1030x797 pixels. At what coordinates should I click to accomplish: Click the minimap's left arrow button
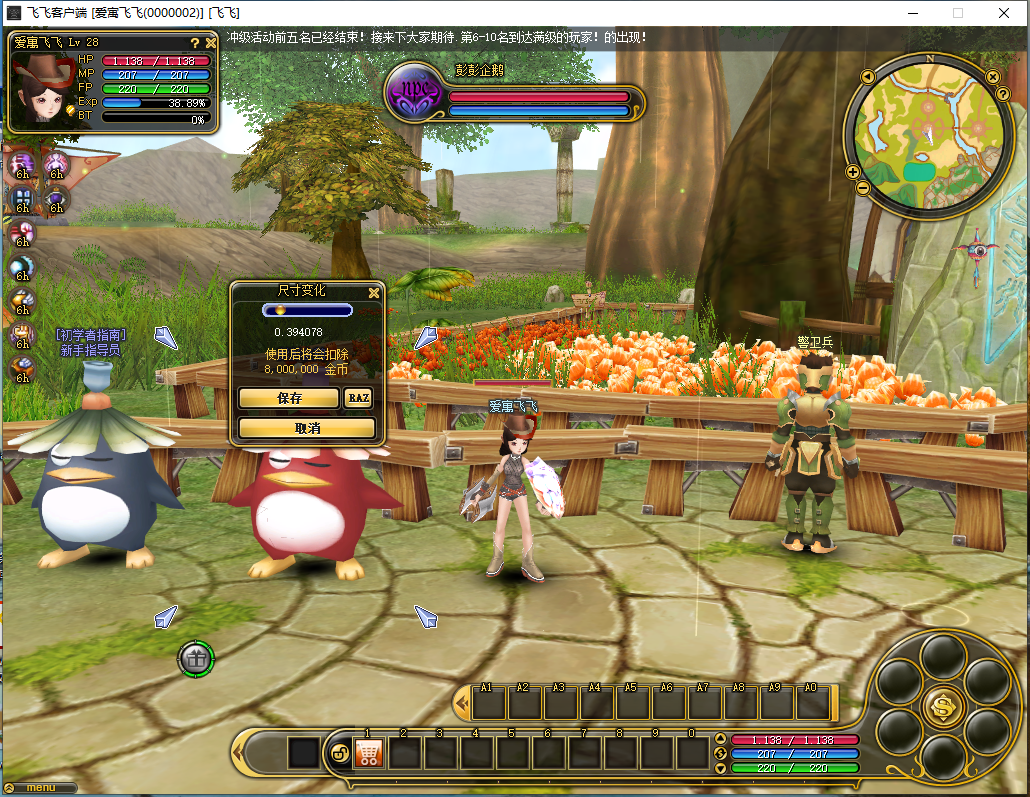[867, 77]
